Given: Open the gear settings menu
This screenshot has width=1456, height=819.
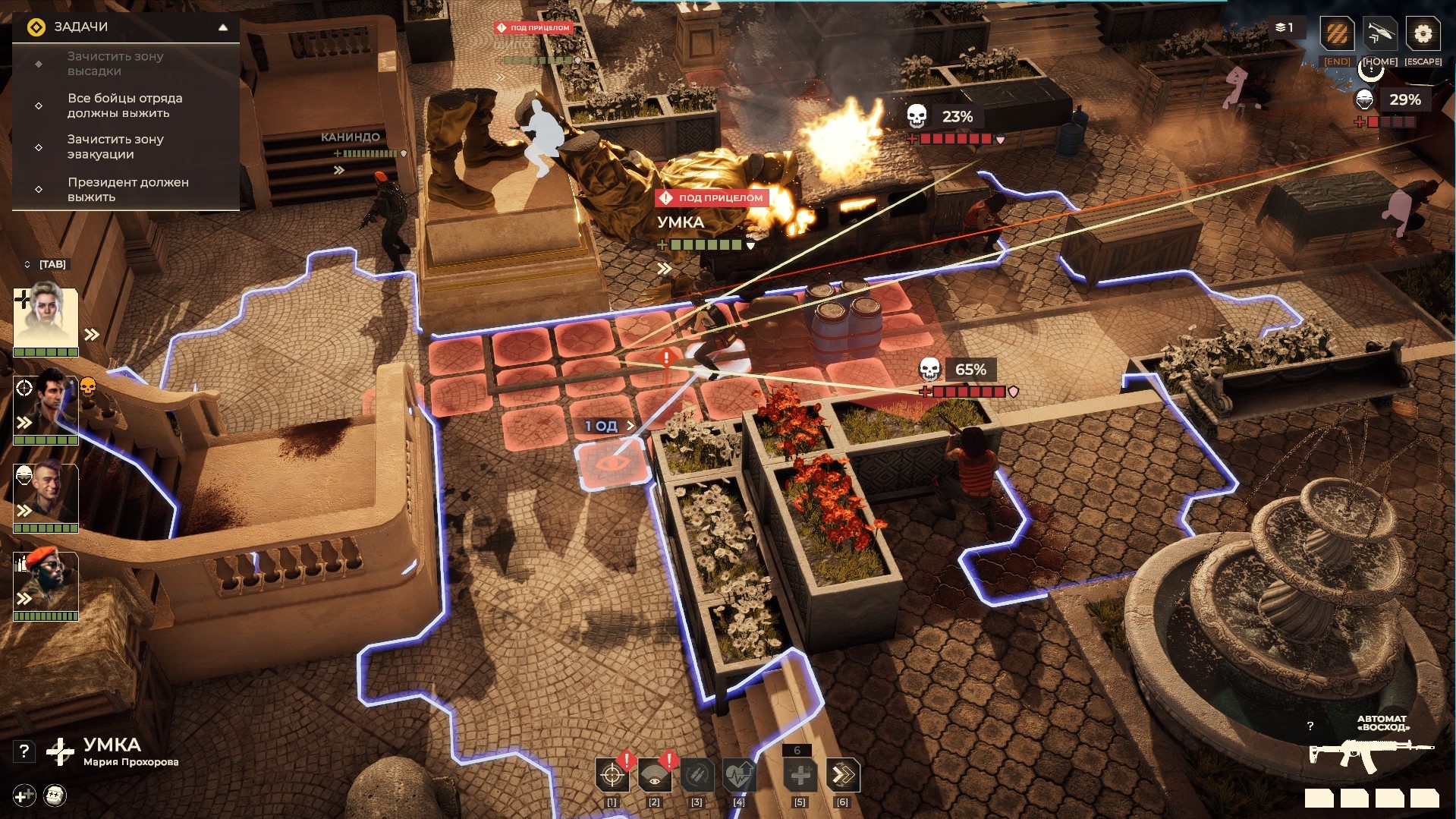Looking at the screenshot, I should tap(1423, 34).
